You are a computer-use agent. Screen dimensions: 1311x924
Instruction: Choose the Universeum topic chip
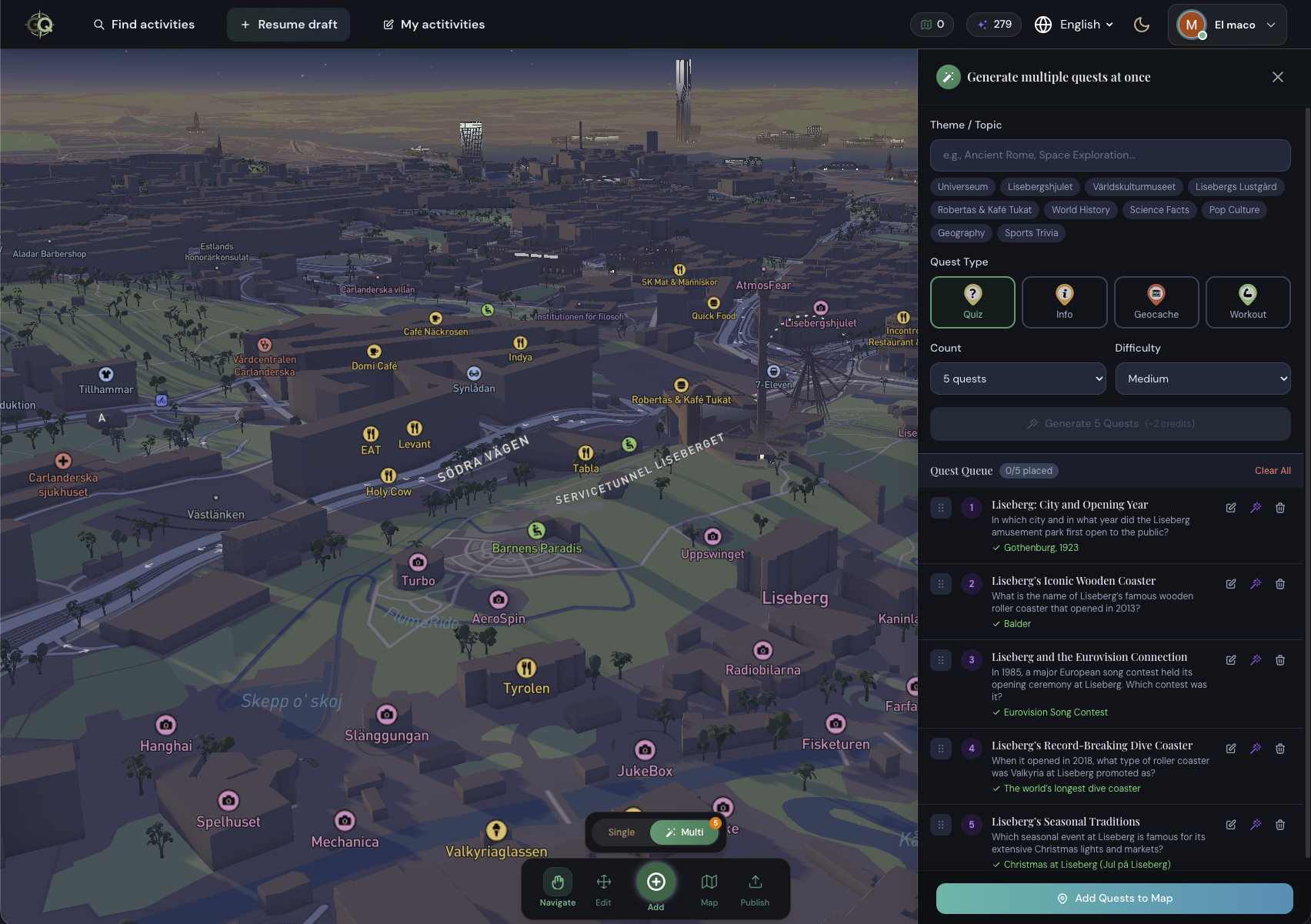point(962,187)
